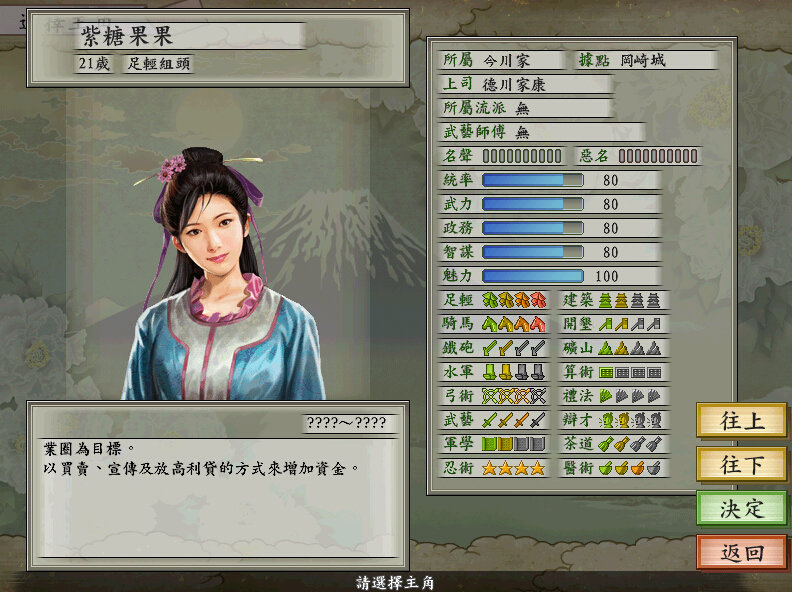The width and height of the screenshot is (792, 592).
Task: Confirm the character with 決定
Action: (x=741, y=508)
